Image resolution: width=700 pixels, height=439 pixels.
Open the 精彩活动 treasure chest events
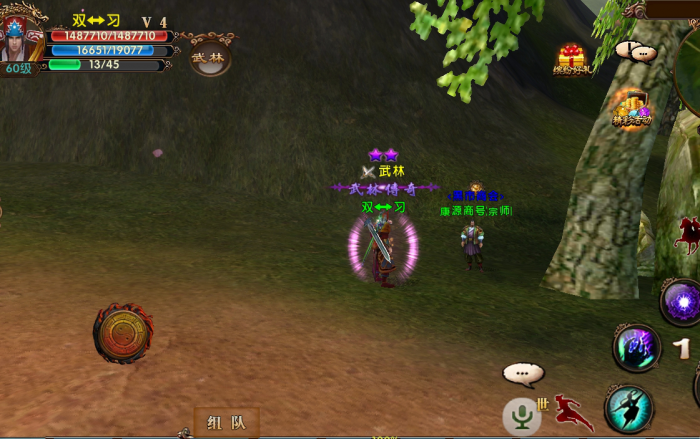point(631,107)
